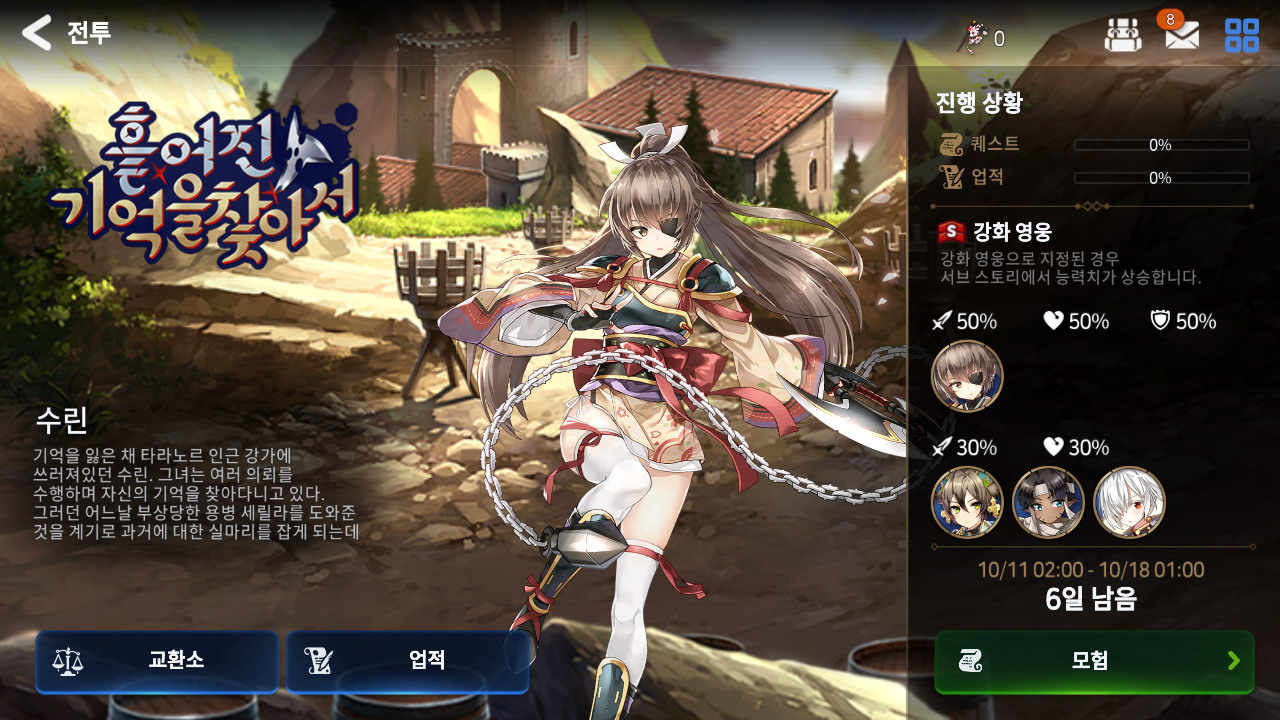This screenshot has height=720, width=1280.
Task: Open the 교환소 exchange shop
Action: tap(157, 661)
